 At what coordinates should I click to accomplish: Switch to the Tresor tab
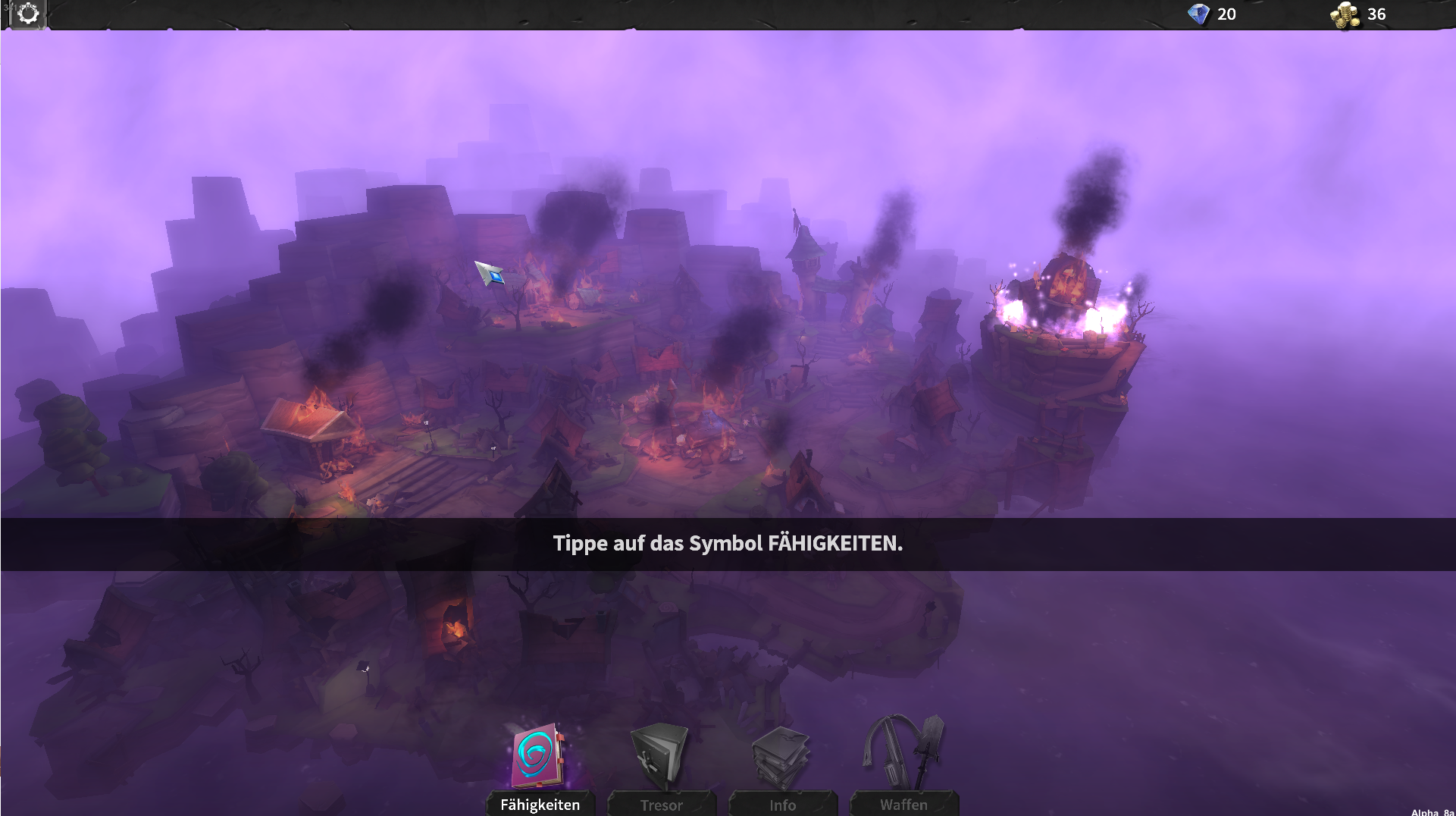(x=661, y=805)
